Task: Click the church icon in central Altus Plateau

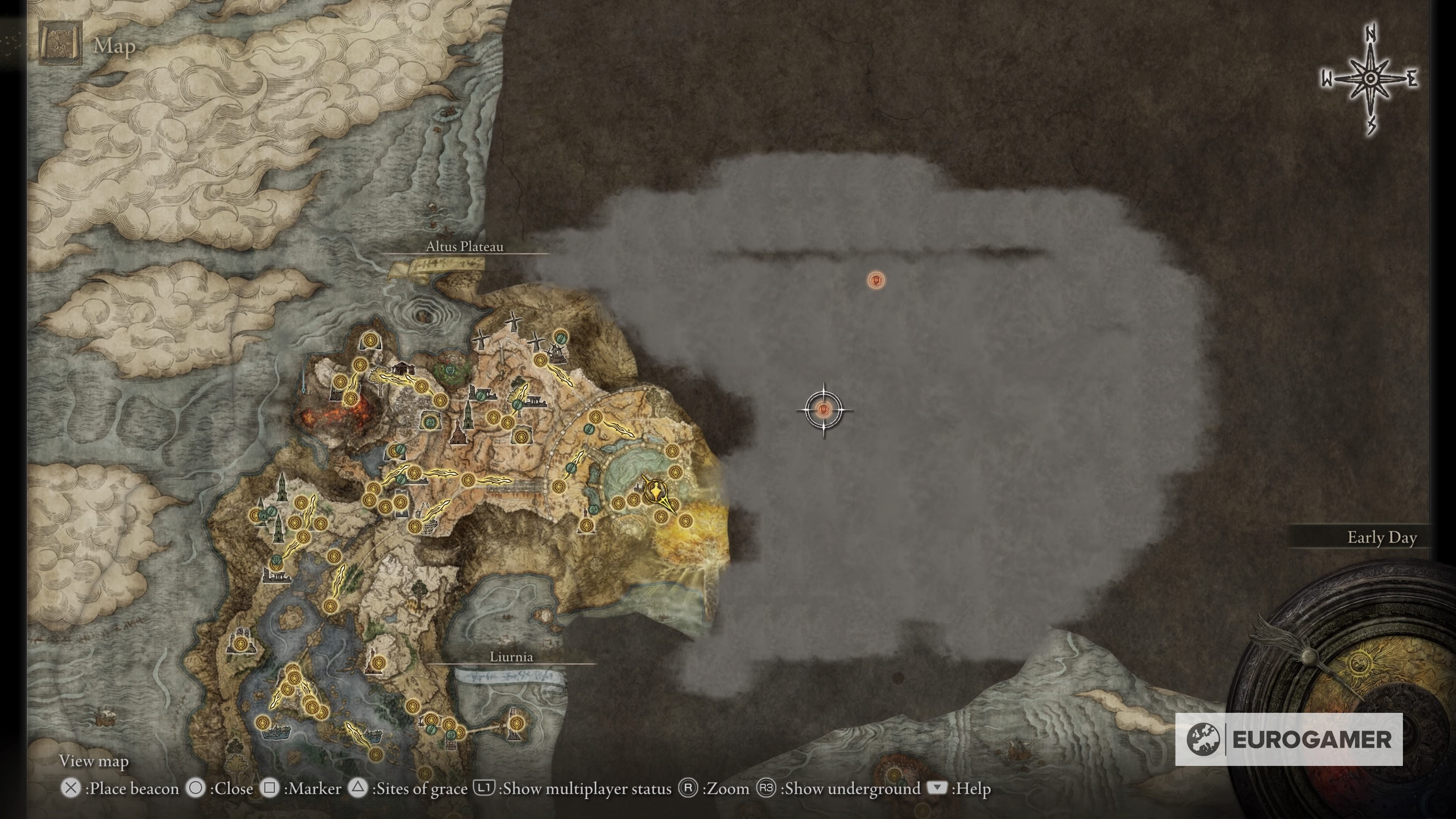Action: (x=458, y=438)
